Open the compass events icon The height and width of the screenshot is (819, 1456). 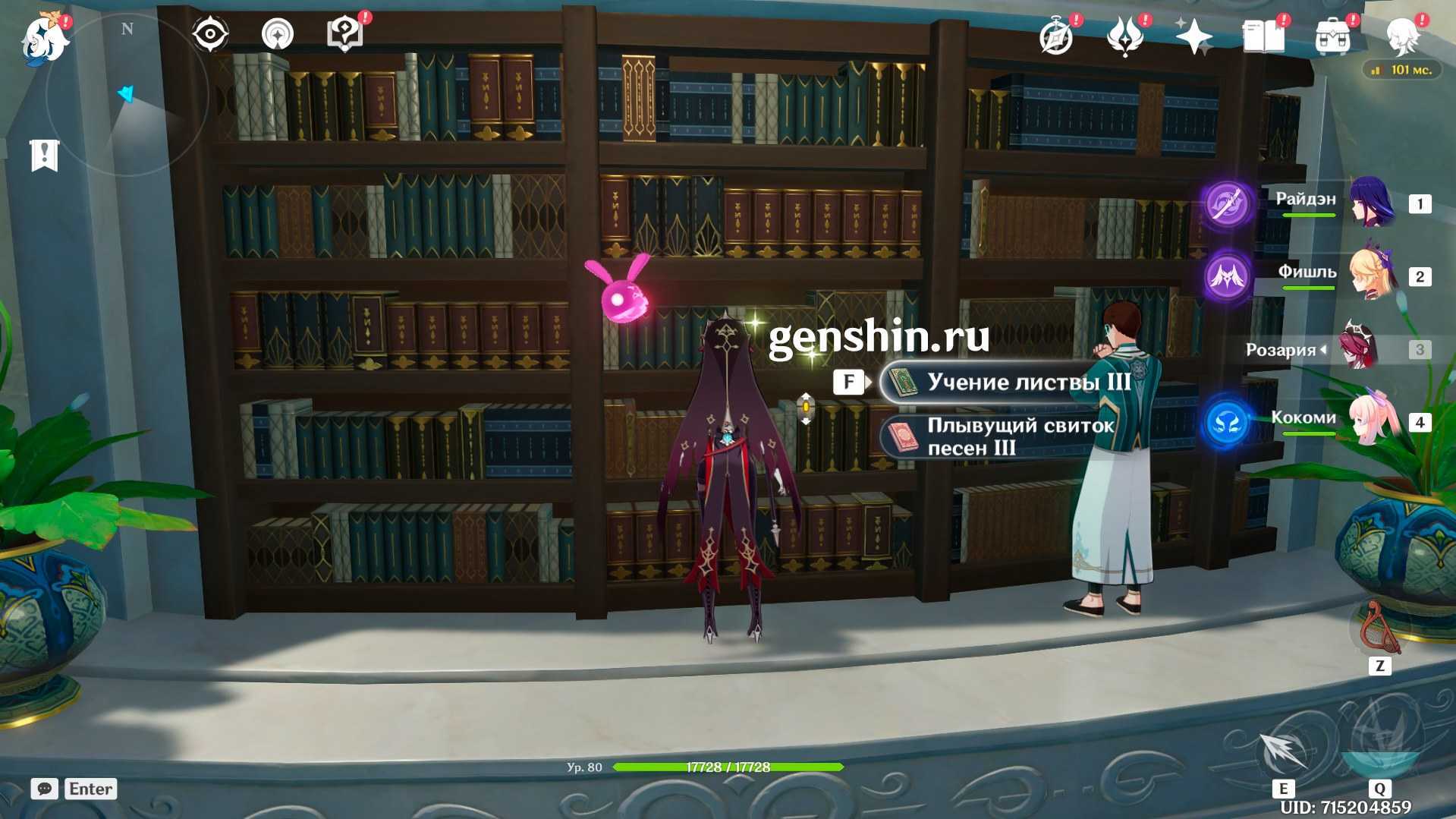coord(1056,36)
